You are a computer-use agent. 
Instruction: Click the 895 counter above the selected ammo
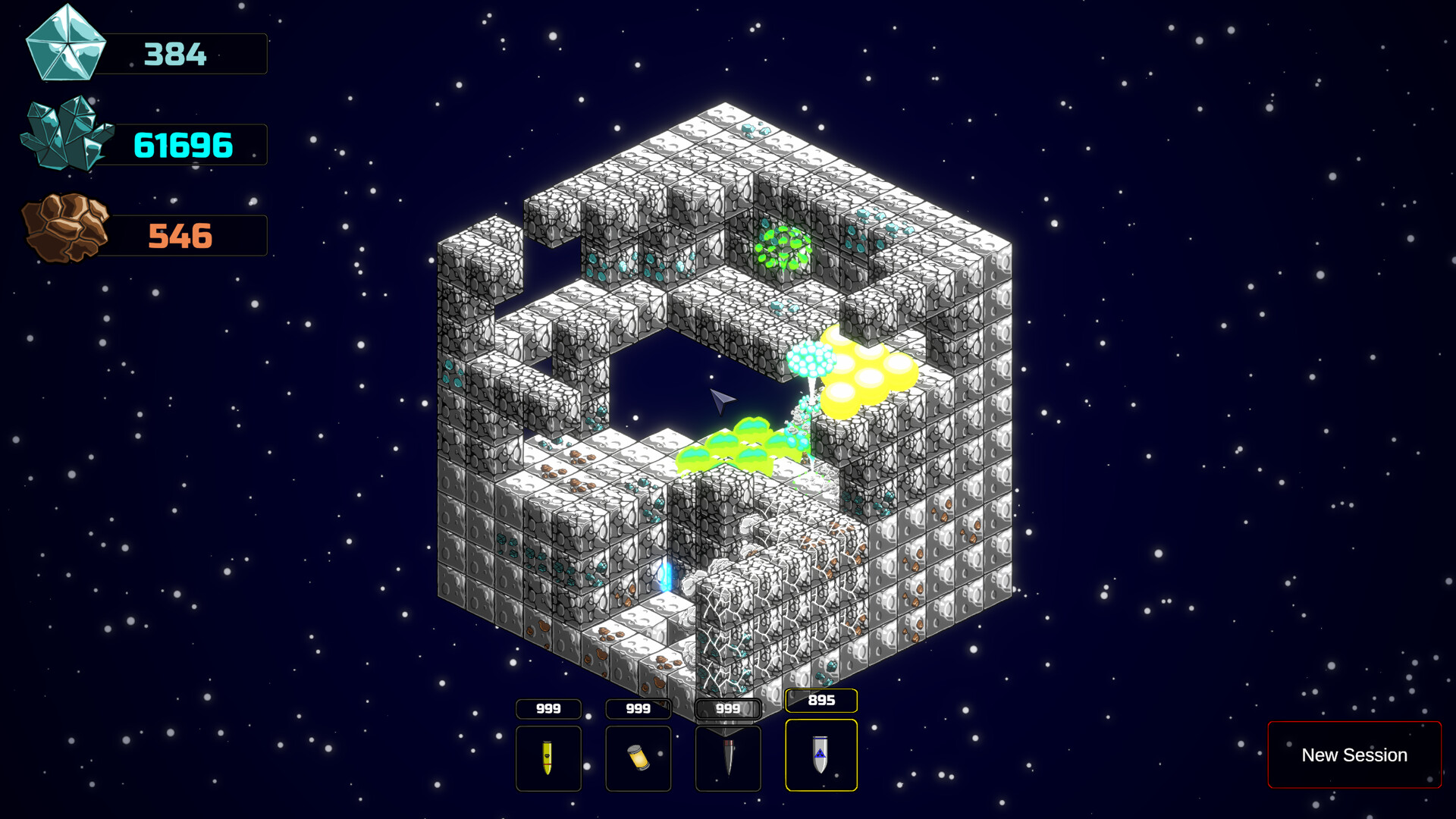tap(821, 702)
